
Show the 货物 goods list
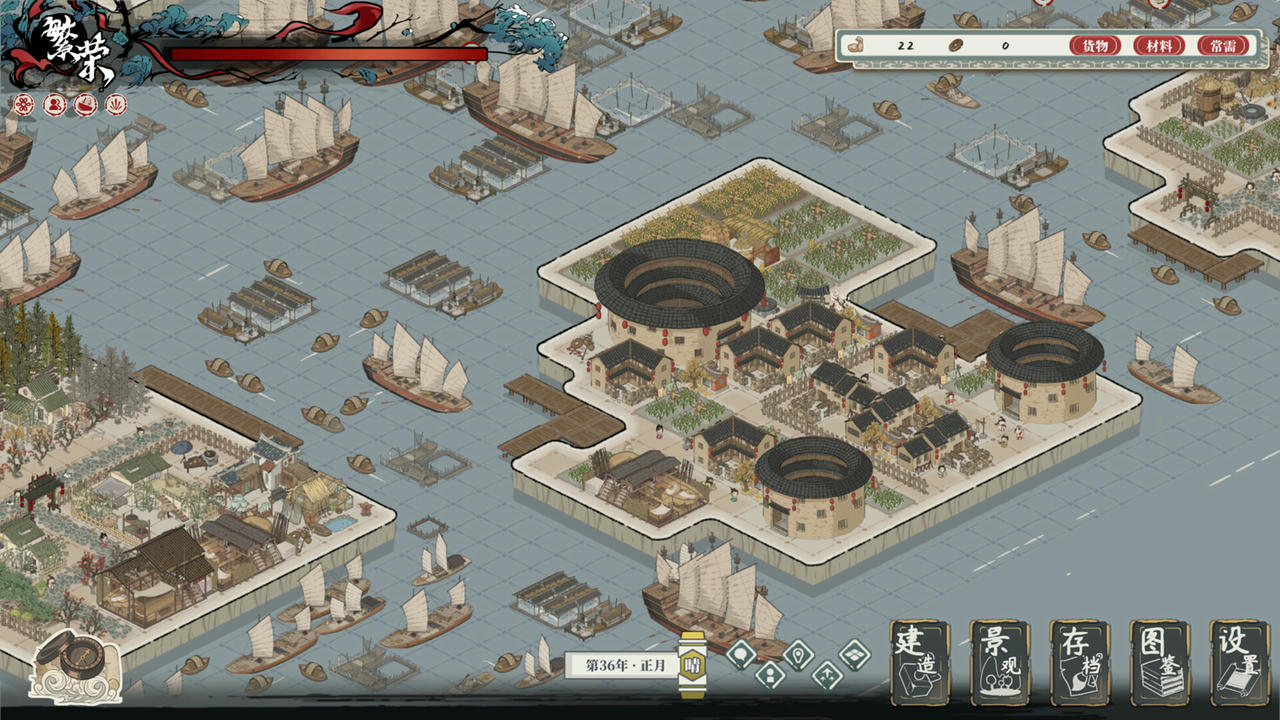point(1095,46)
